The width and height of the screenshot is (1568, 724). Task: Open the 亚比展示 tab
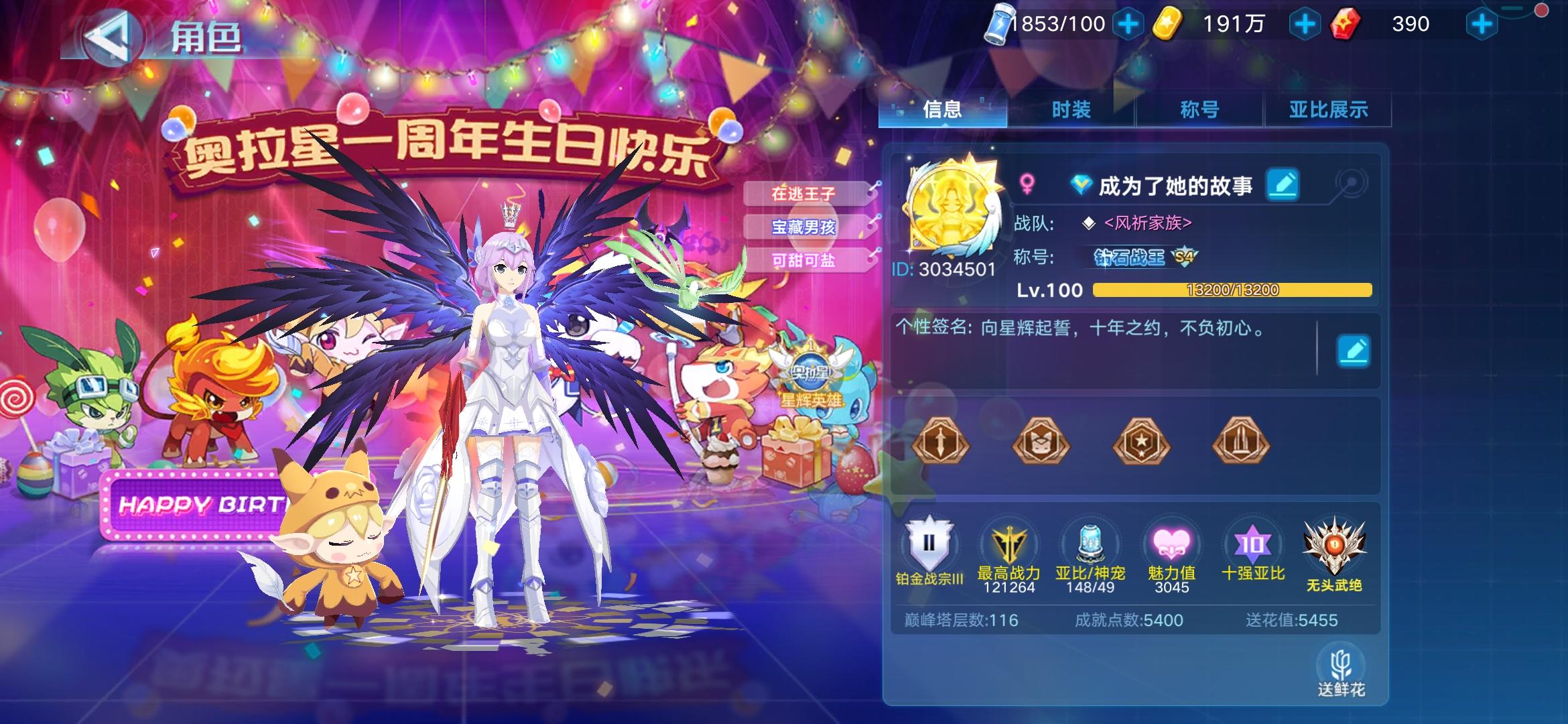(x=1327, y=109)
